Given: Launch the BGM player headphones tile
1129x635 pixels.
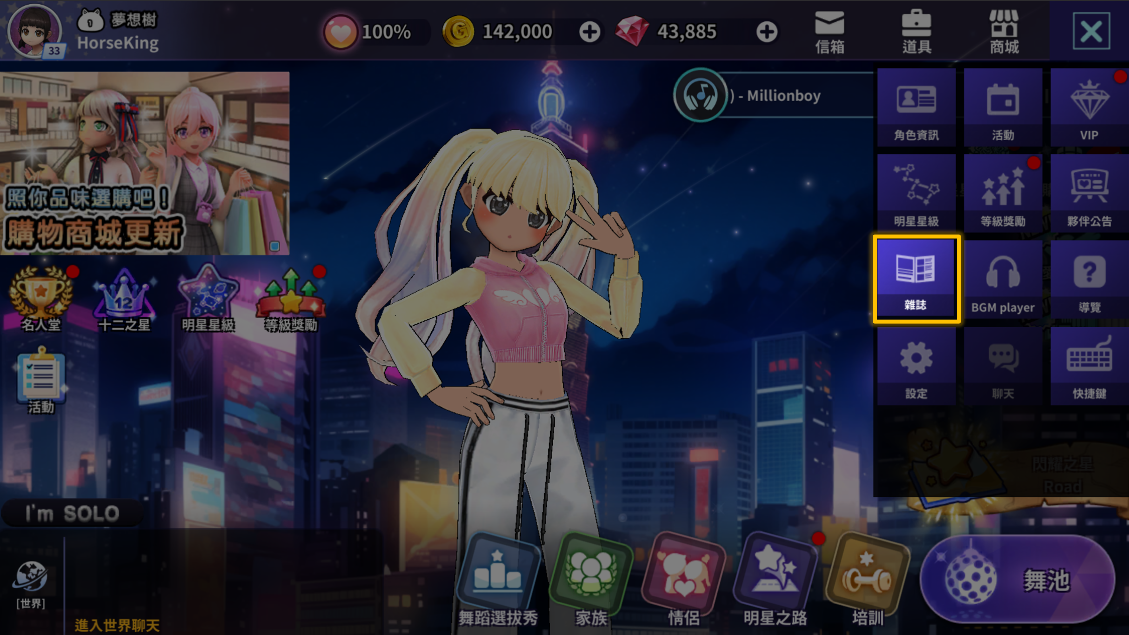Looking at the screenshot, I should pyautogui.click(x=1003, y=279).
